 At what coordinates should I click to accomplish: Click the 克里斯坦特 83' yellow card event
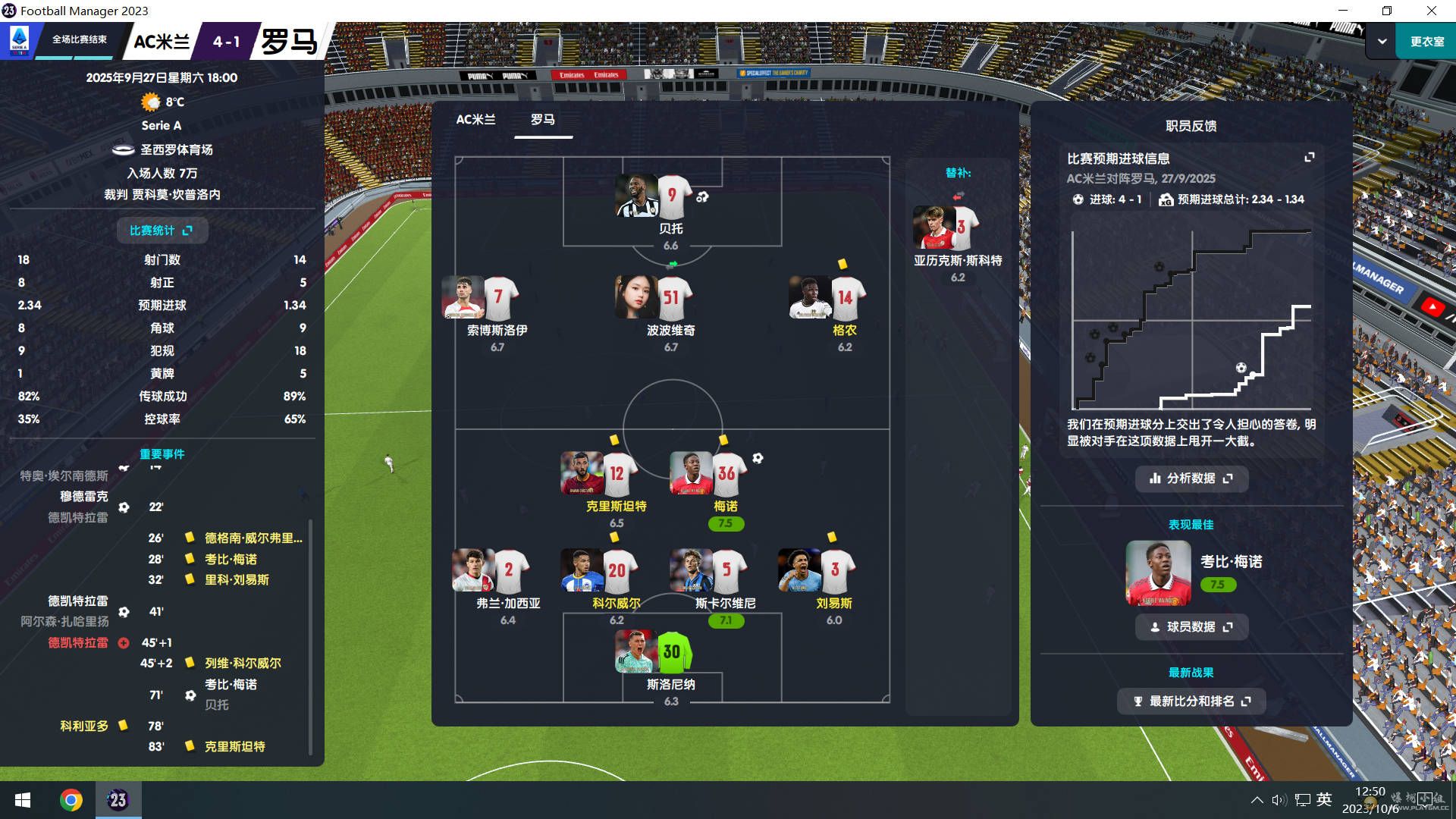point(234,747)
